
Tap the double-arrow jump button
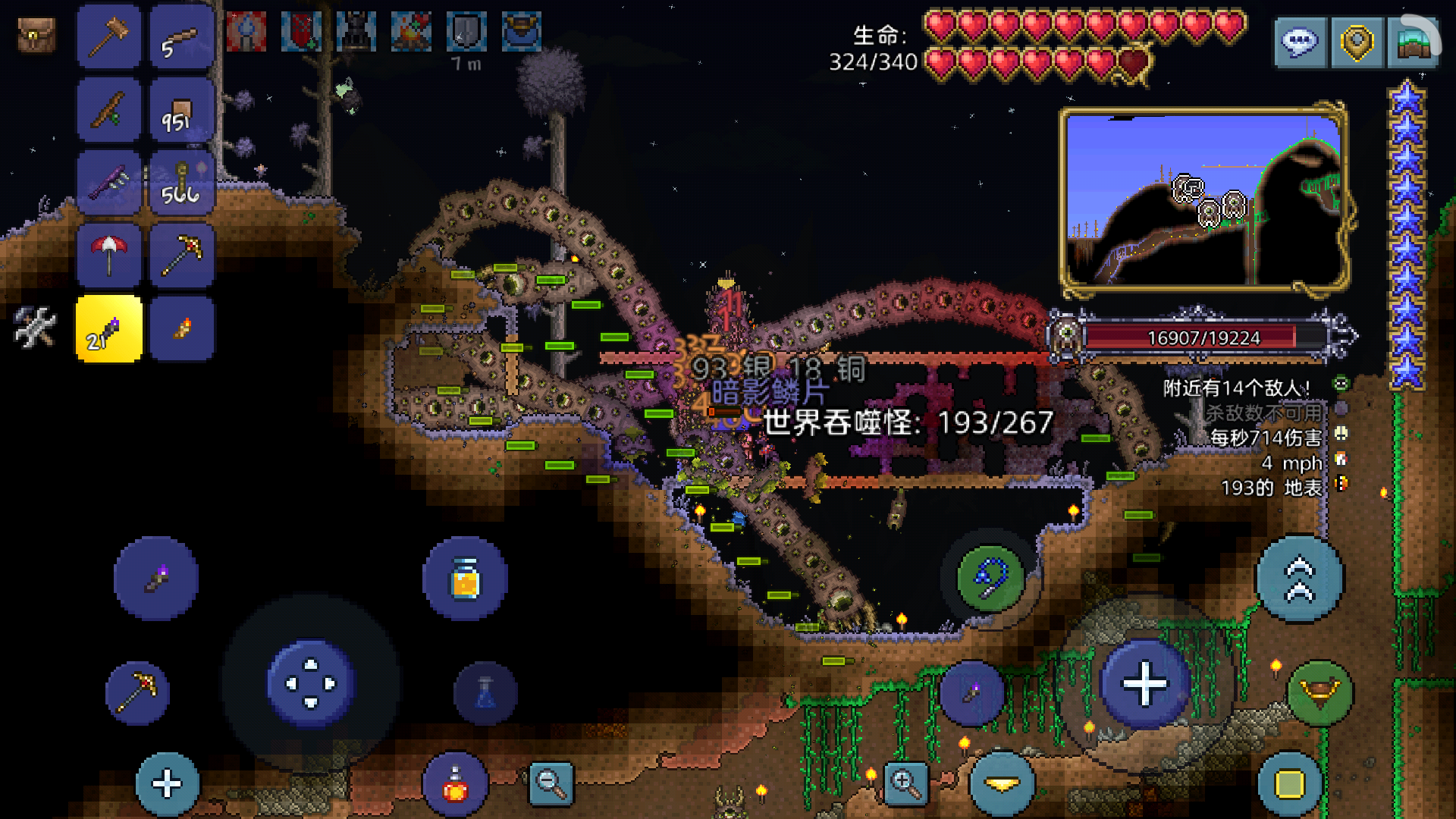tap(1300, 579)
